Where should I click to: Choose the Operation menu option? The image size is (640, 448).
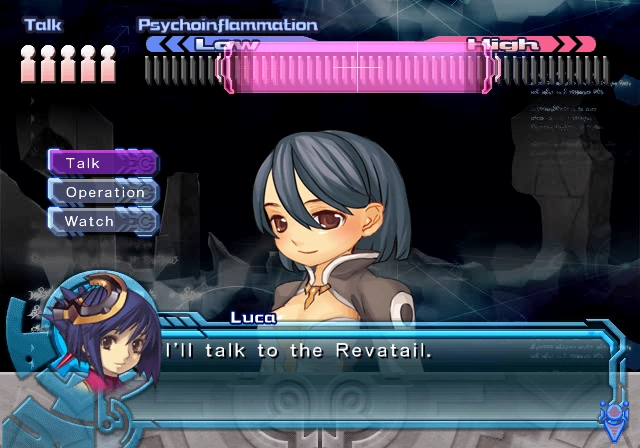(104, 192)
